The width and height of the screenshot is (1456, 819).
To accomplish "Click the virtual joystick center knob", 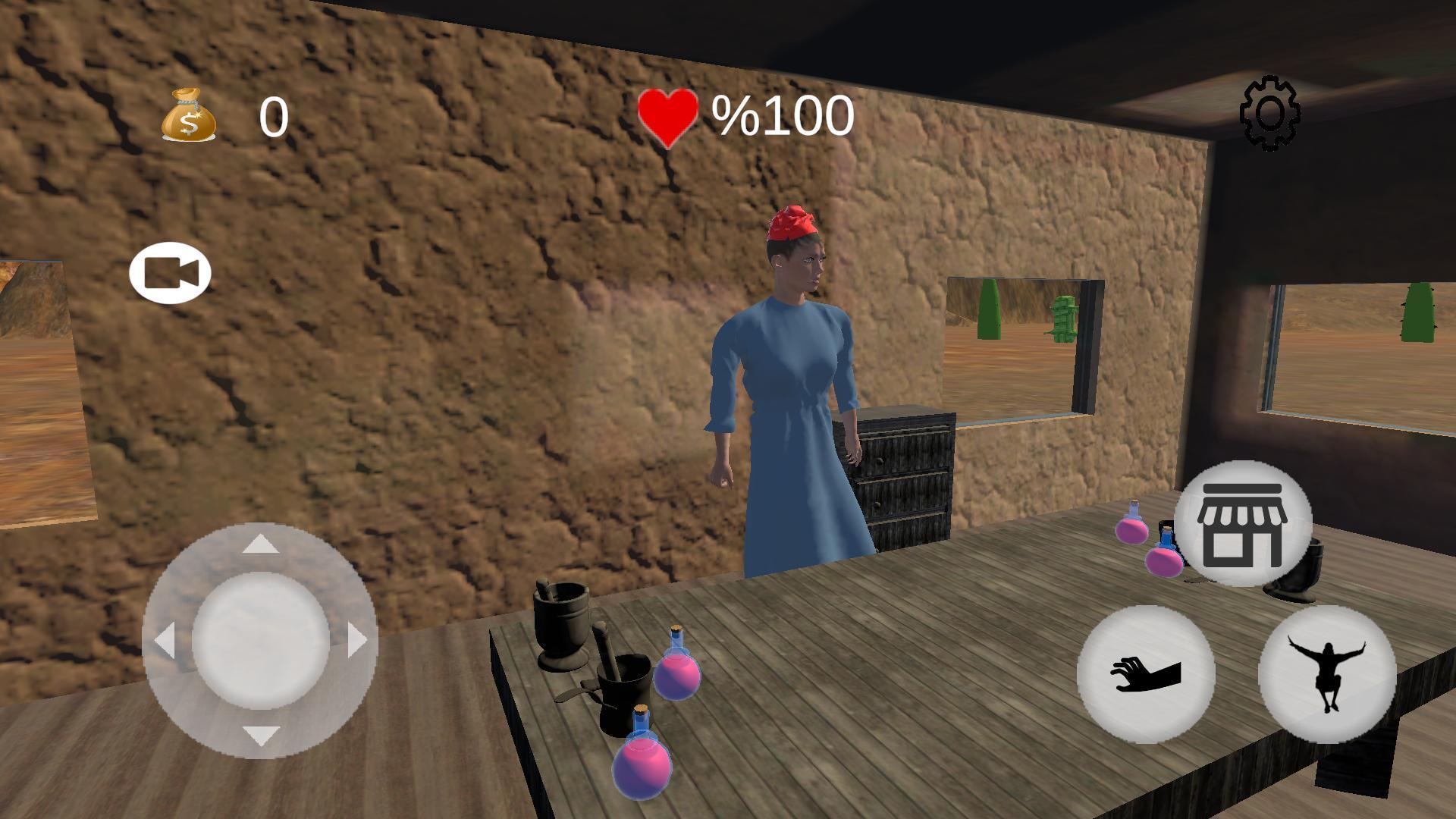I will (260, 641).
